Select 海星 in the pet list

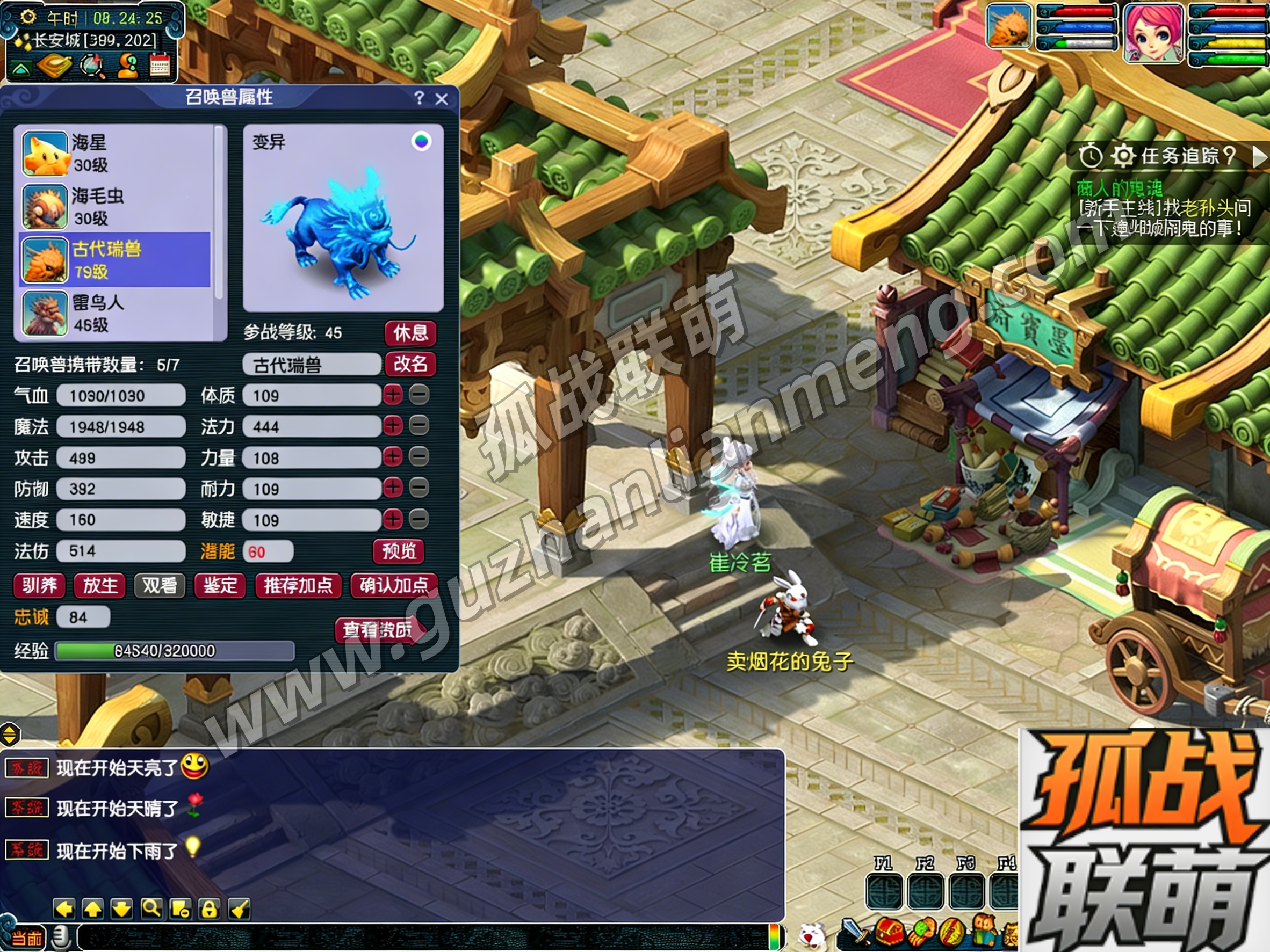tap(115, 153)
